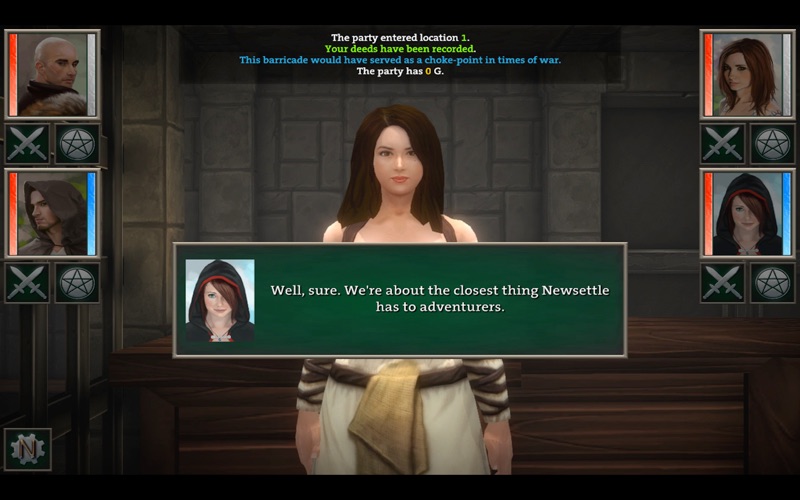The height and width of the screenshot is (500, 800).
Task: Open pentagram magic icon under bald warrior
Action: click(x=76, y=144)
